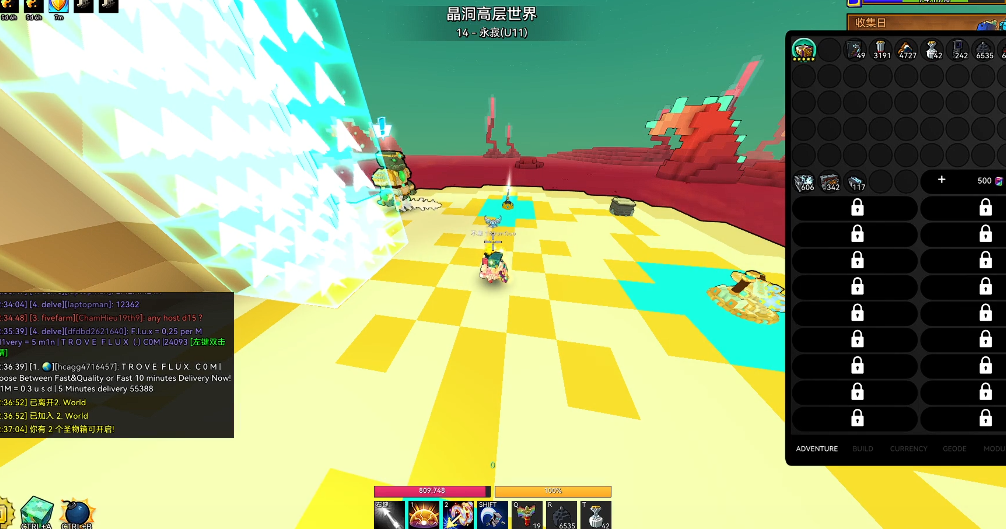Viewport: 1006px width, 529px height.
Task: Open the BUILD inventory tab
Action: click(863, 448)
